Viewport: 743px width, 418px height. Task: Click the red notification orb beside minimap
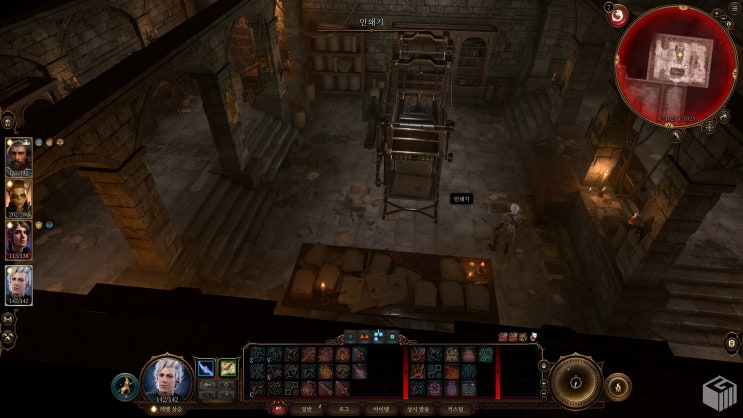[618, 15]
